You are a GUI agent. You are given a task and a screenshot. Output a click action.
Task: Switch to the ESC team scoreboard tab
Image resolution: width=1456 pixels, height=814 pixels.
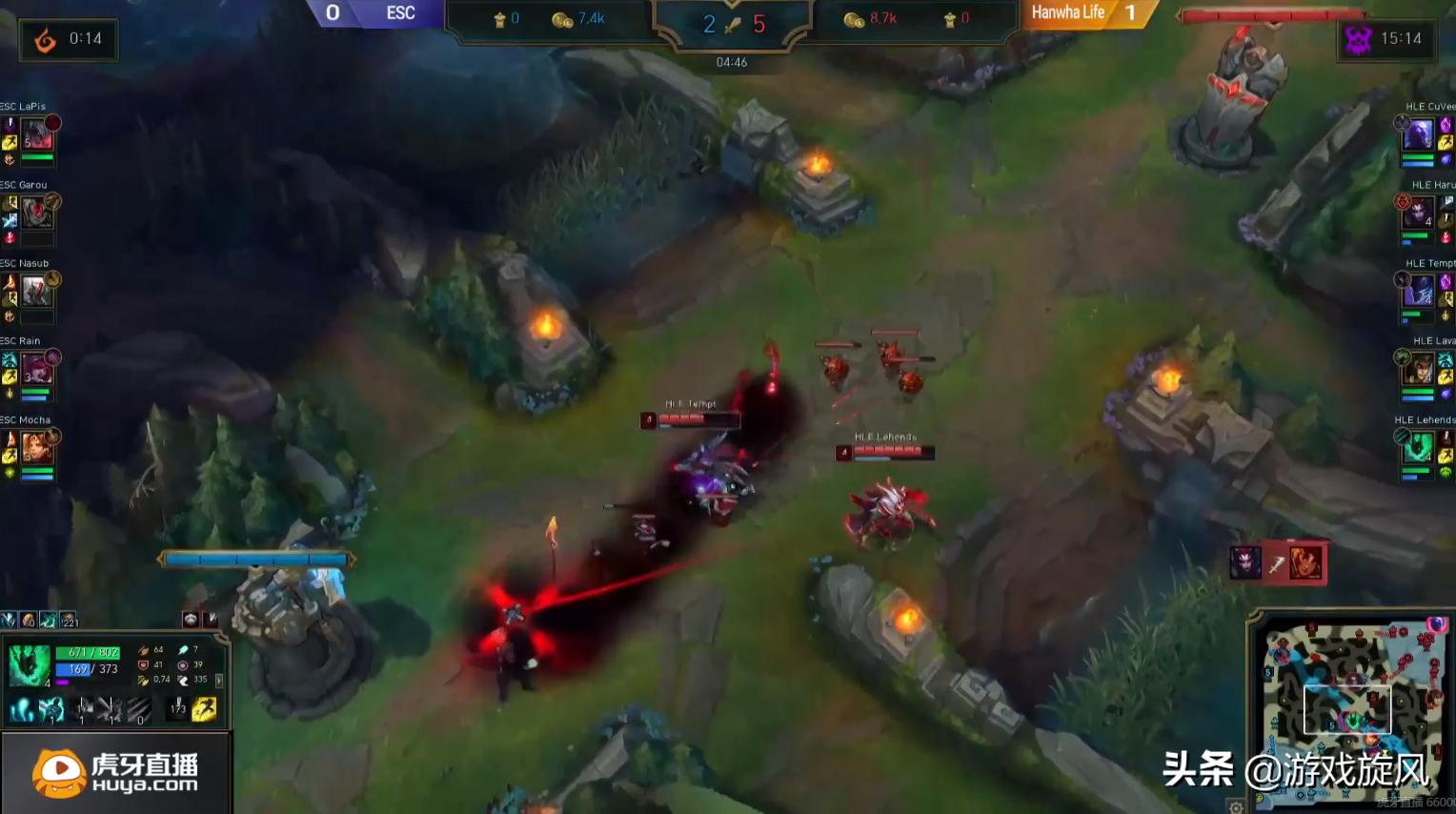[x=400, y=13]
